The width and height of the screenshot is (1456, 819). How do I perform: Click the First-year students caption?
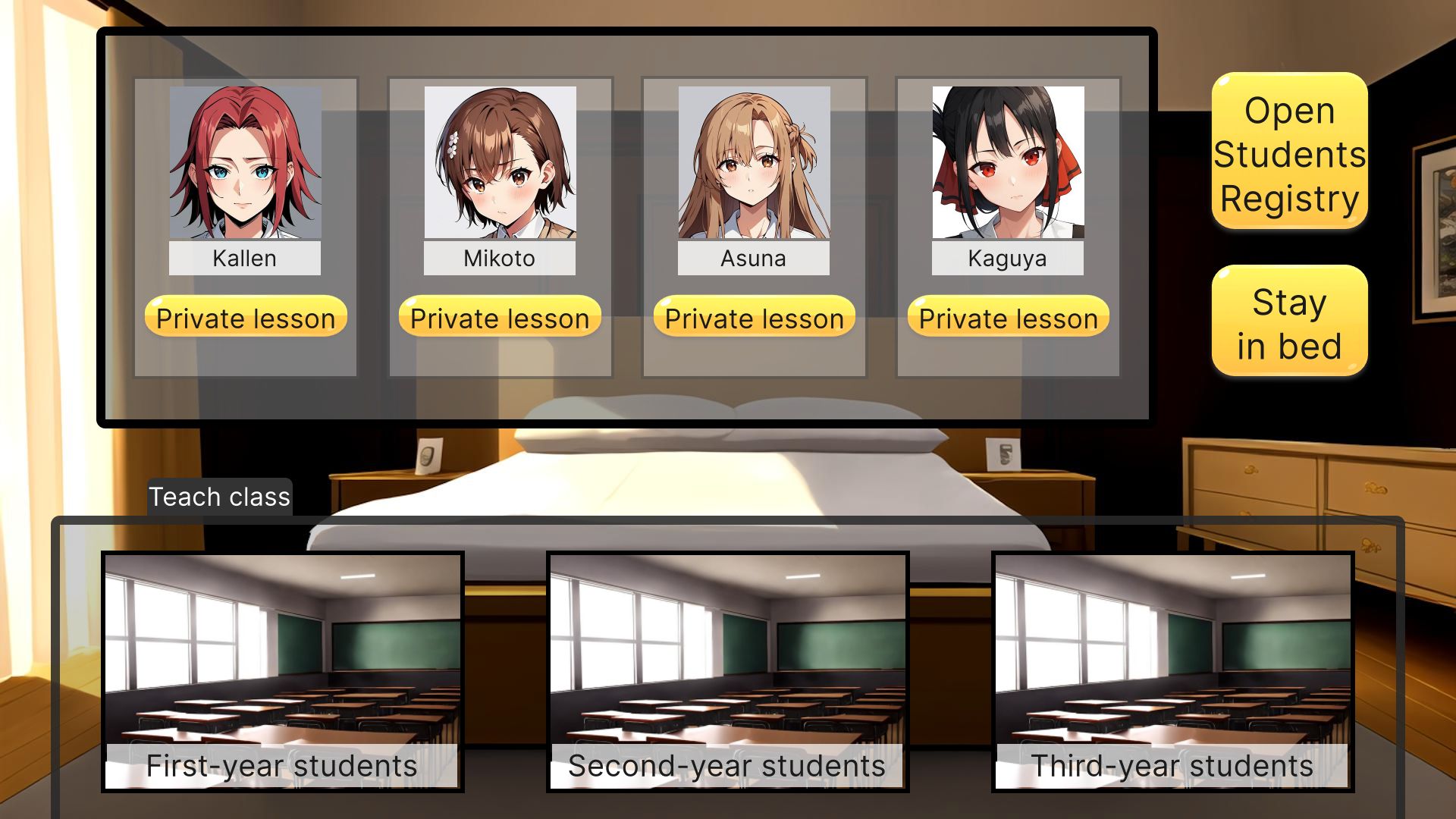pos(281,765)
